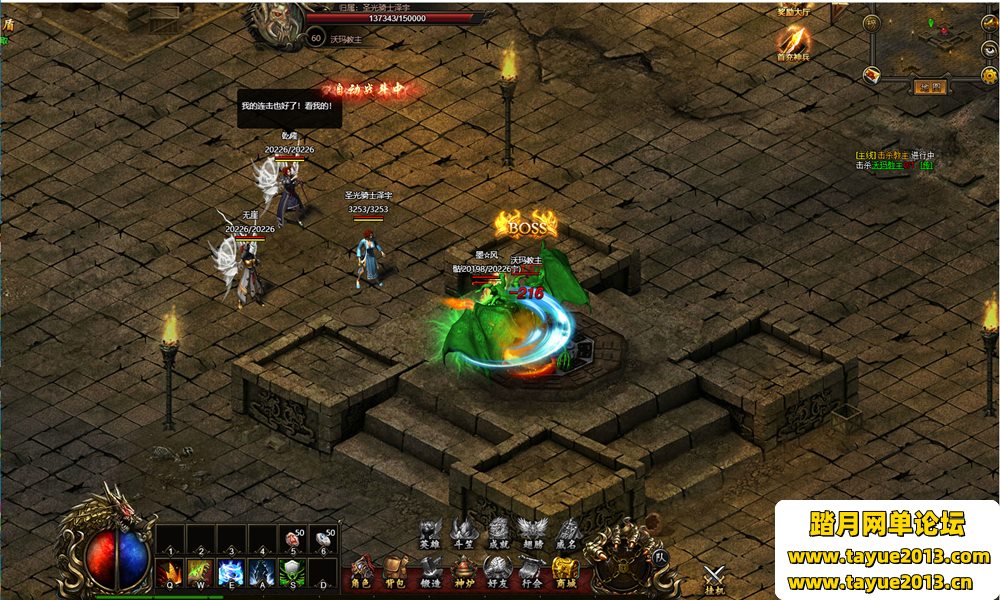Open the 行会 guild panel

pos(531,574)
